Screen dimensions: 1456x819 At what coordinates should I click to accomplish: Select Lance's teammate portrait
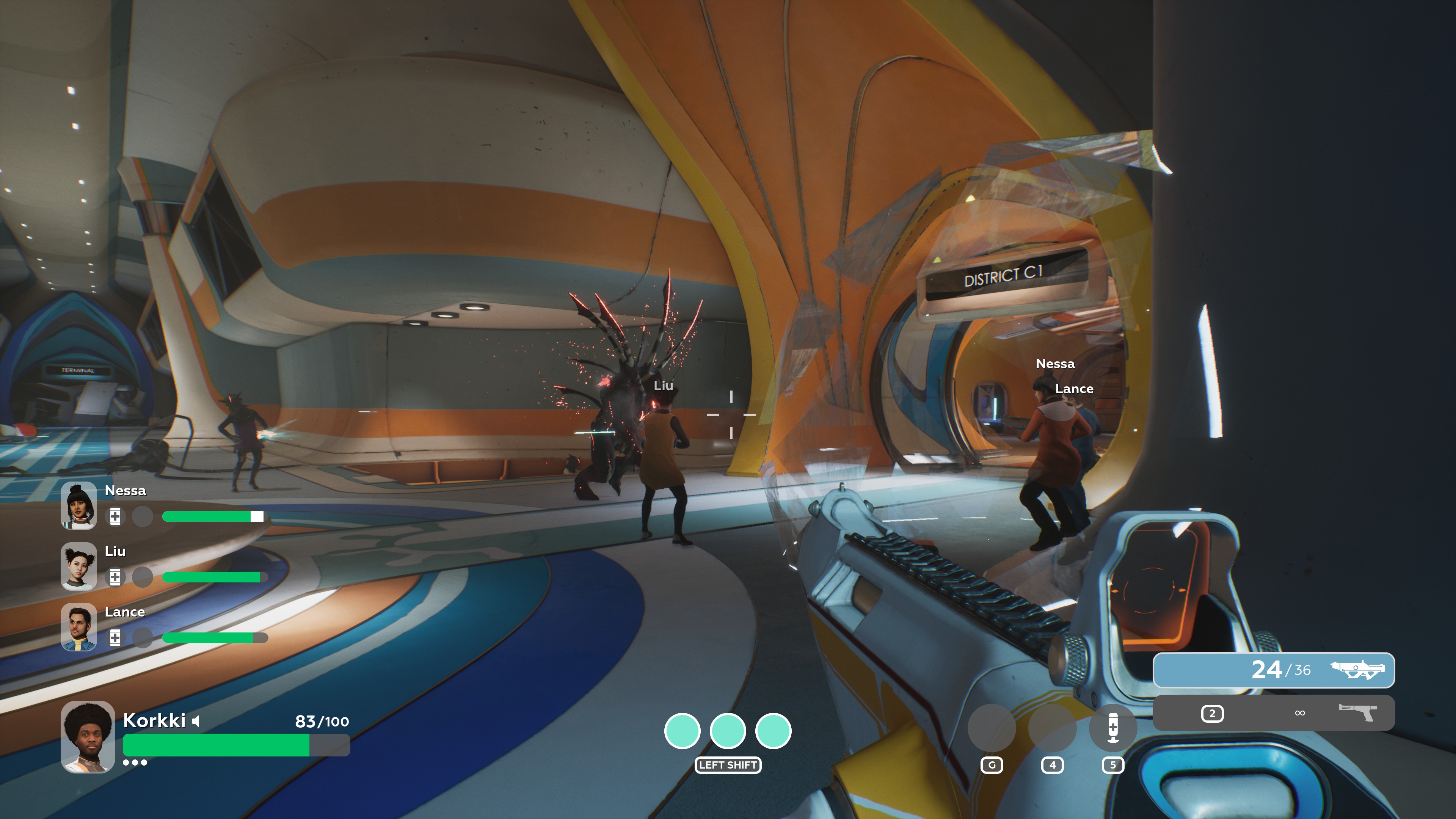click(x=78, y=627)
